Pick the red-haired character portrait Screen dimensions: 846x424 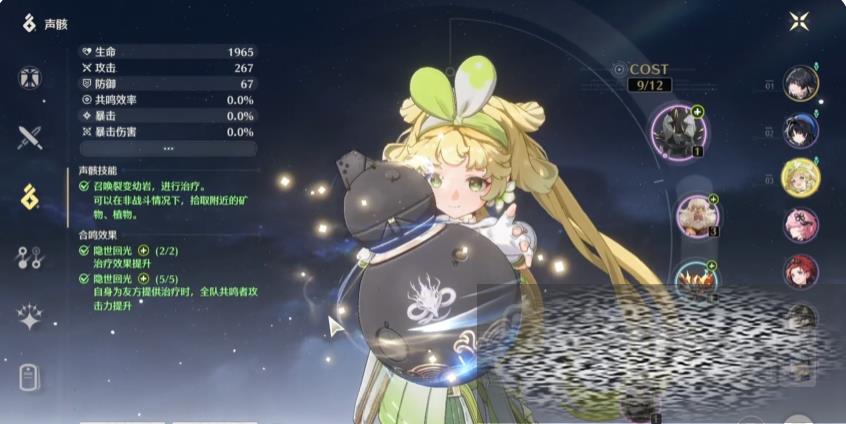pyautogui.click(x=801, y=271)
